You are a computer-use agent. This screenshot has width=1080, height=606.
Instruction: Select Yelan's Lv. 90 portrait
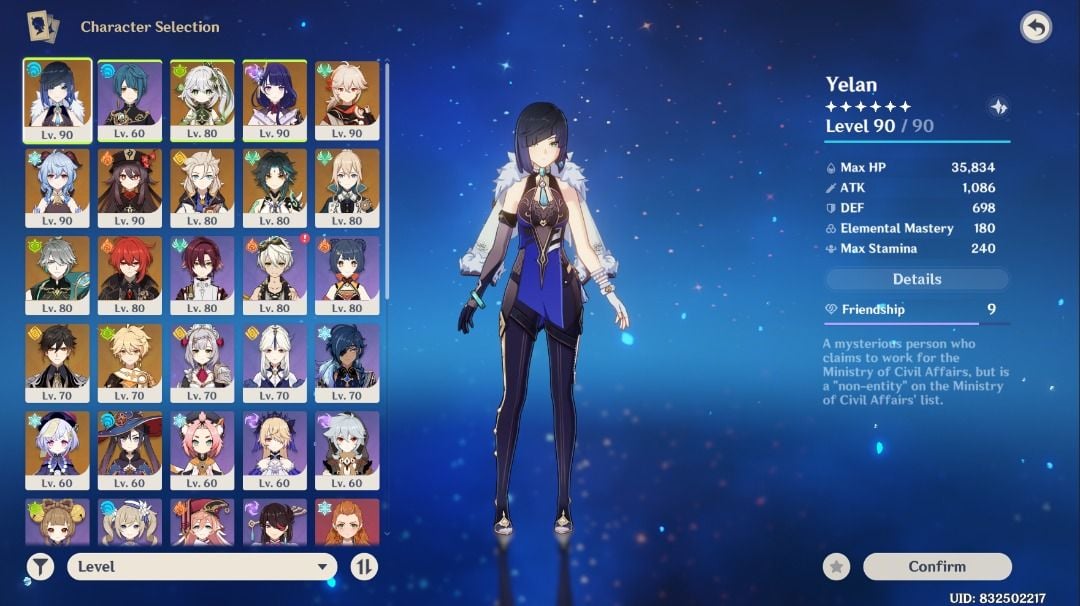(x=58, y=101)
